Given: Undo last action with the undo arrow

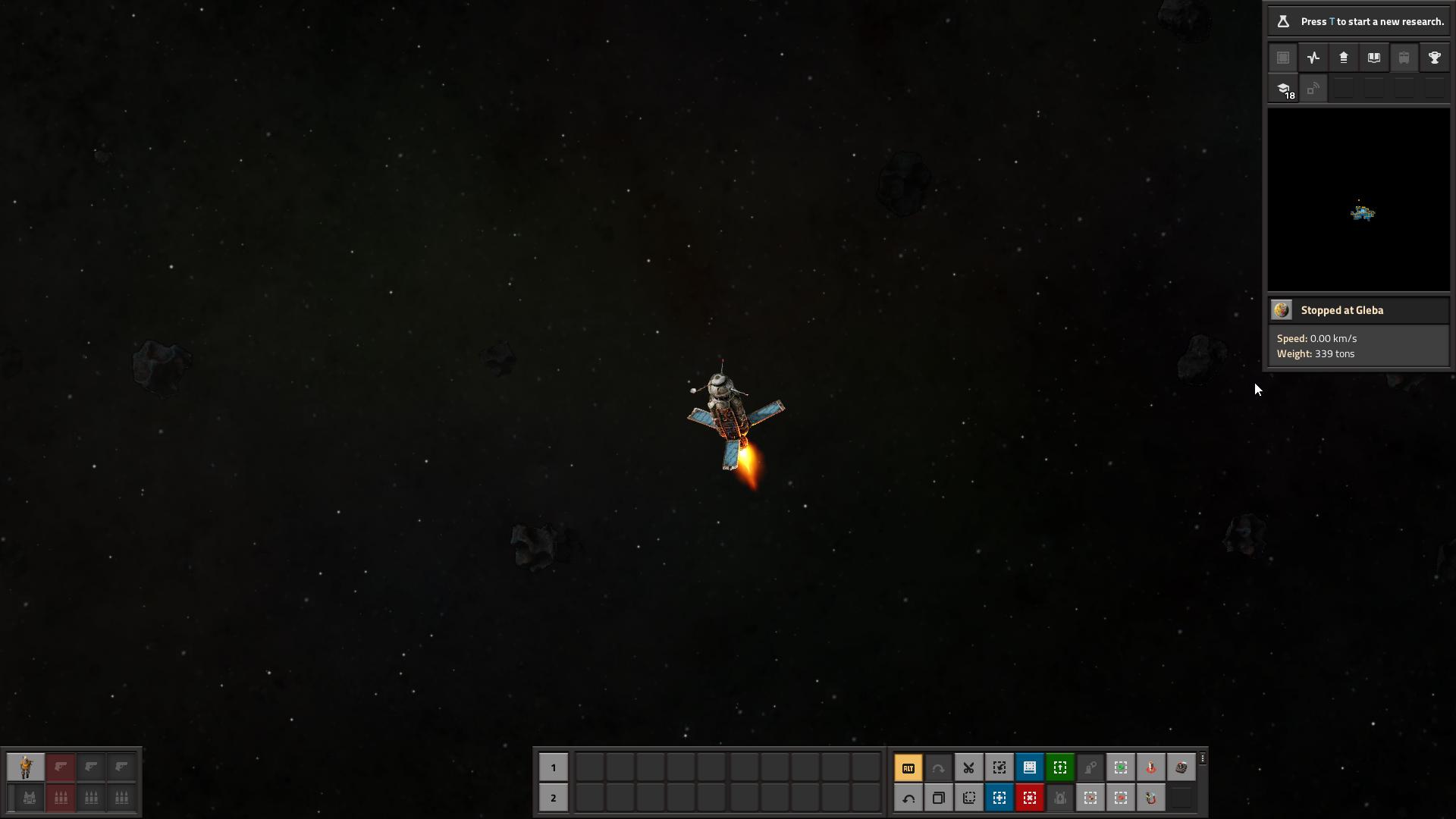Looking at the screenshot, I should [x=908, y=798].
